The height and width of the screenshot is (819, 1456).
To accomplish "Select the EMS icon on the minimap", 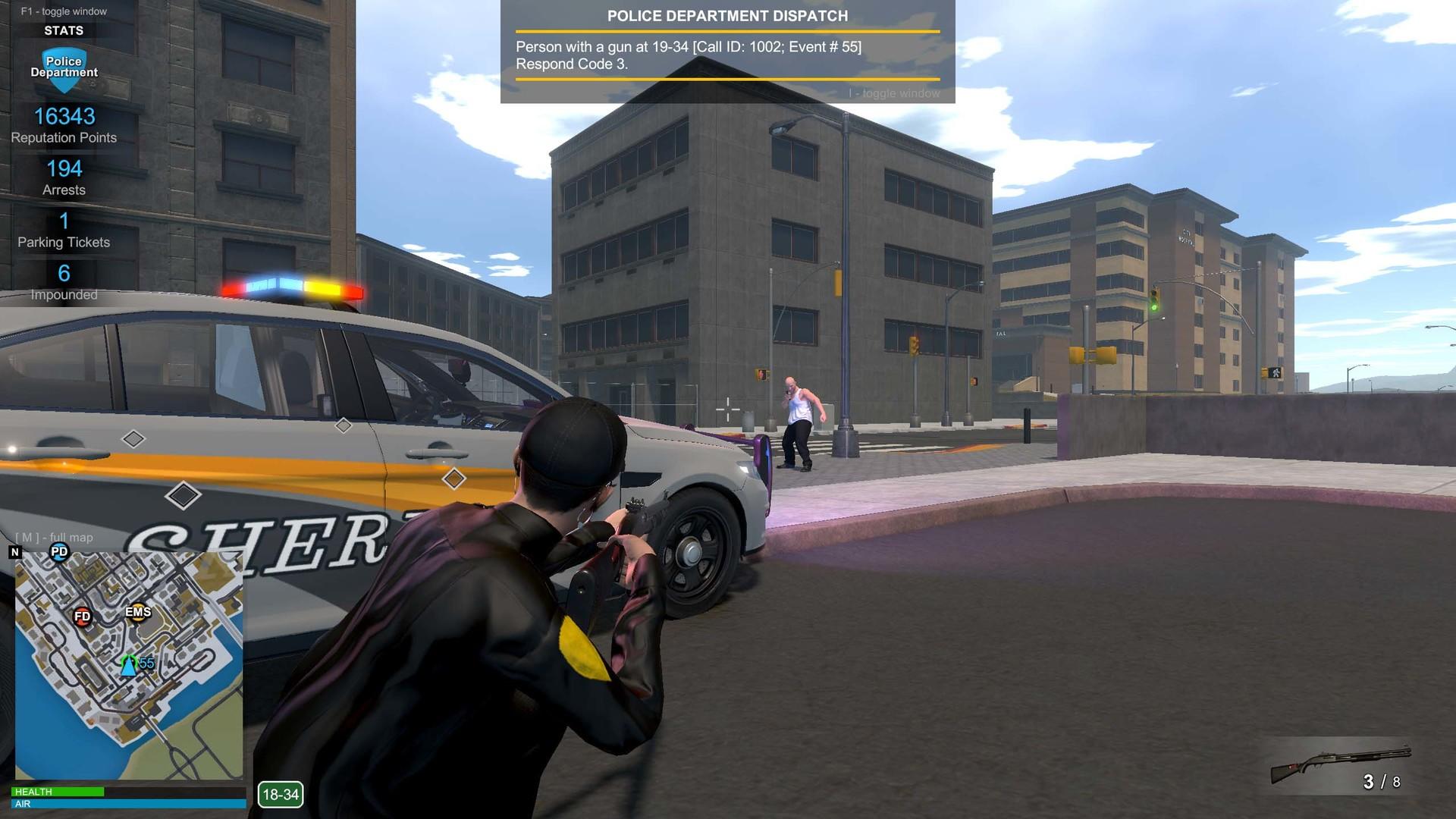I will [x=137, y=612].
